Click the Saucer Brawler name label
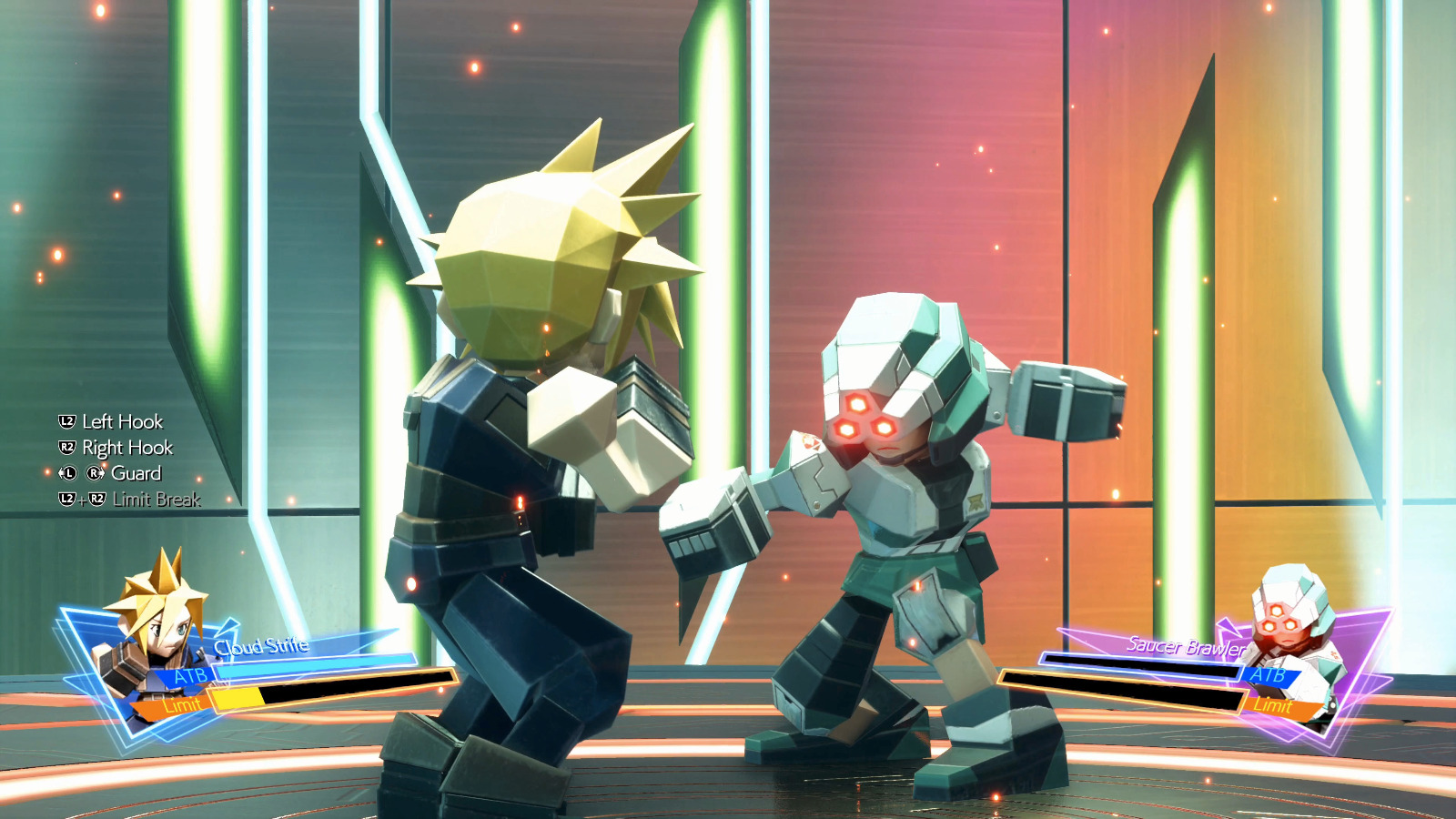Viewport: 1456px width, 819px height. tap(1185, 646)
